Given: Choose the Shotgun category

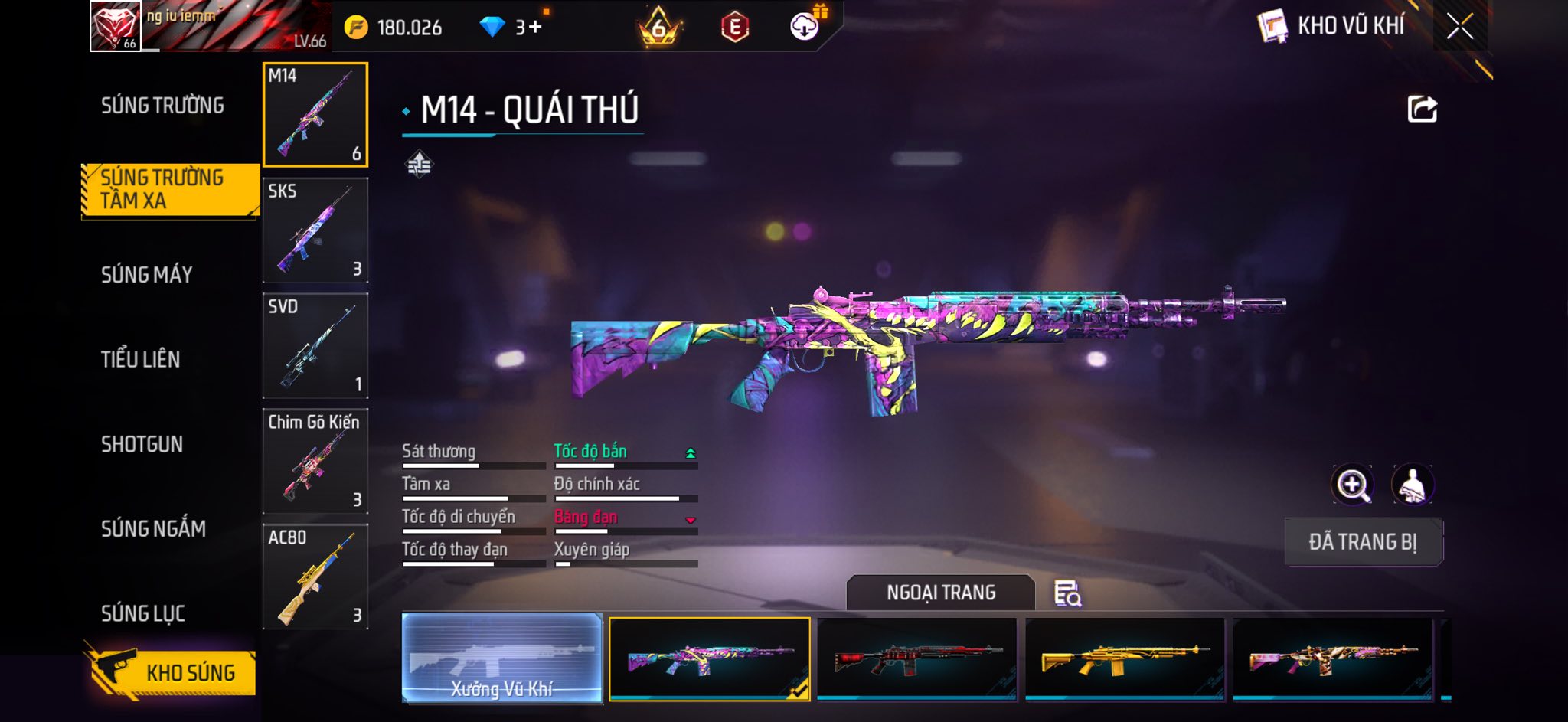Looking at the screenshot, I should coord(142,444).
